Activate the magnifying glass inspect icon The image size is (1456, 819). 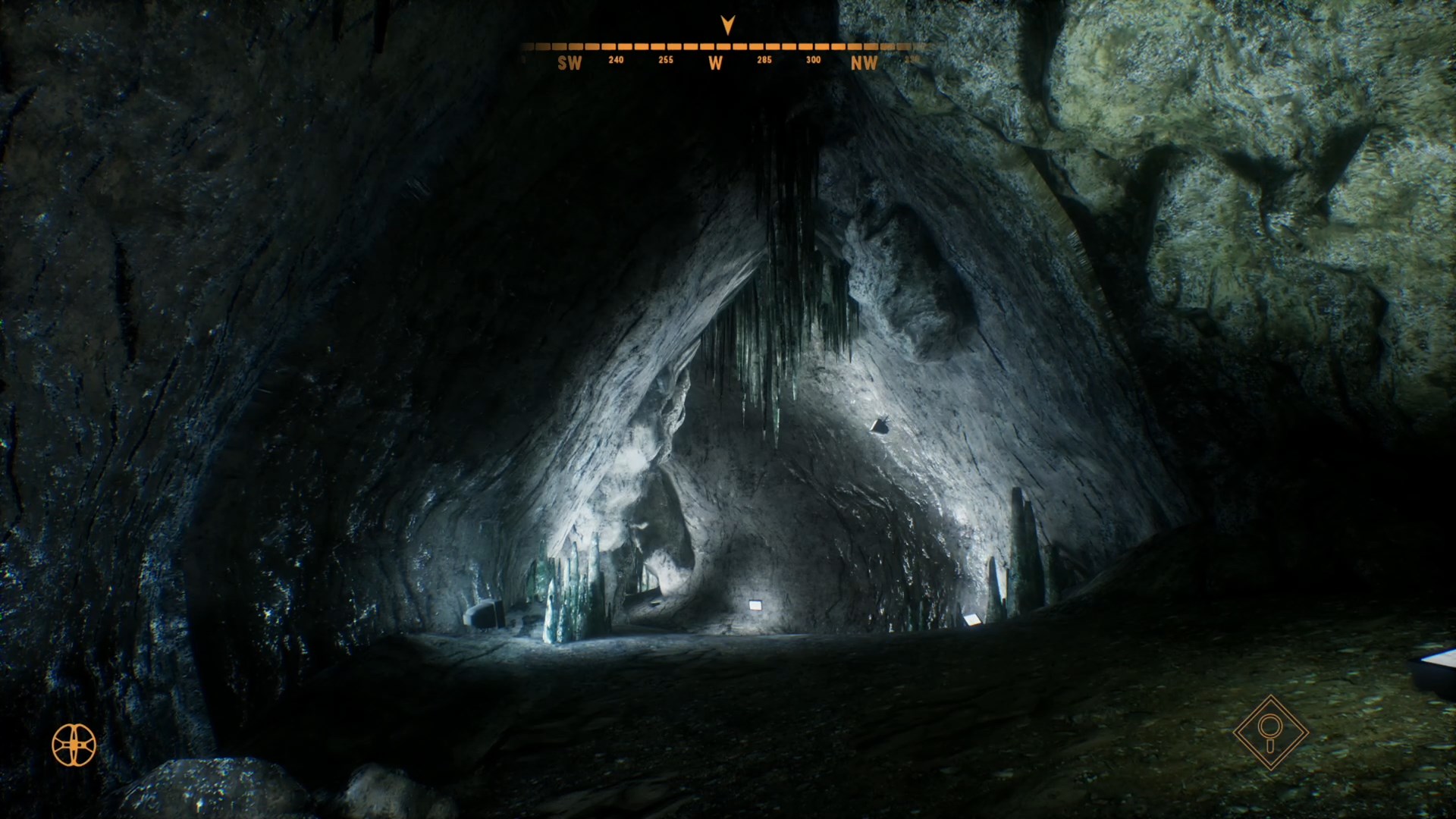pyautogui.click(x=1271, y=733)
